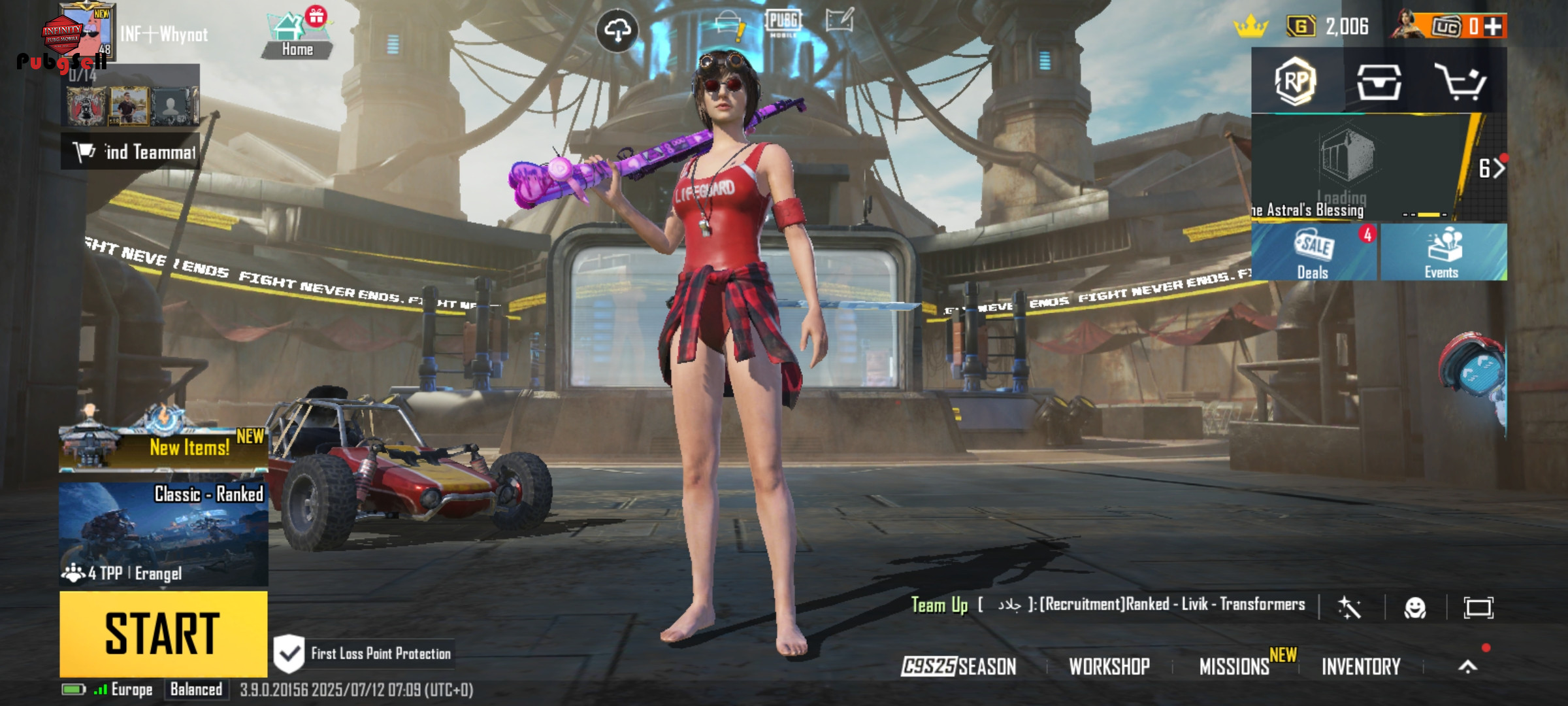Open the Workshop menu

pos(1109,666)
